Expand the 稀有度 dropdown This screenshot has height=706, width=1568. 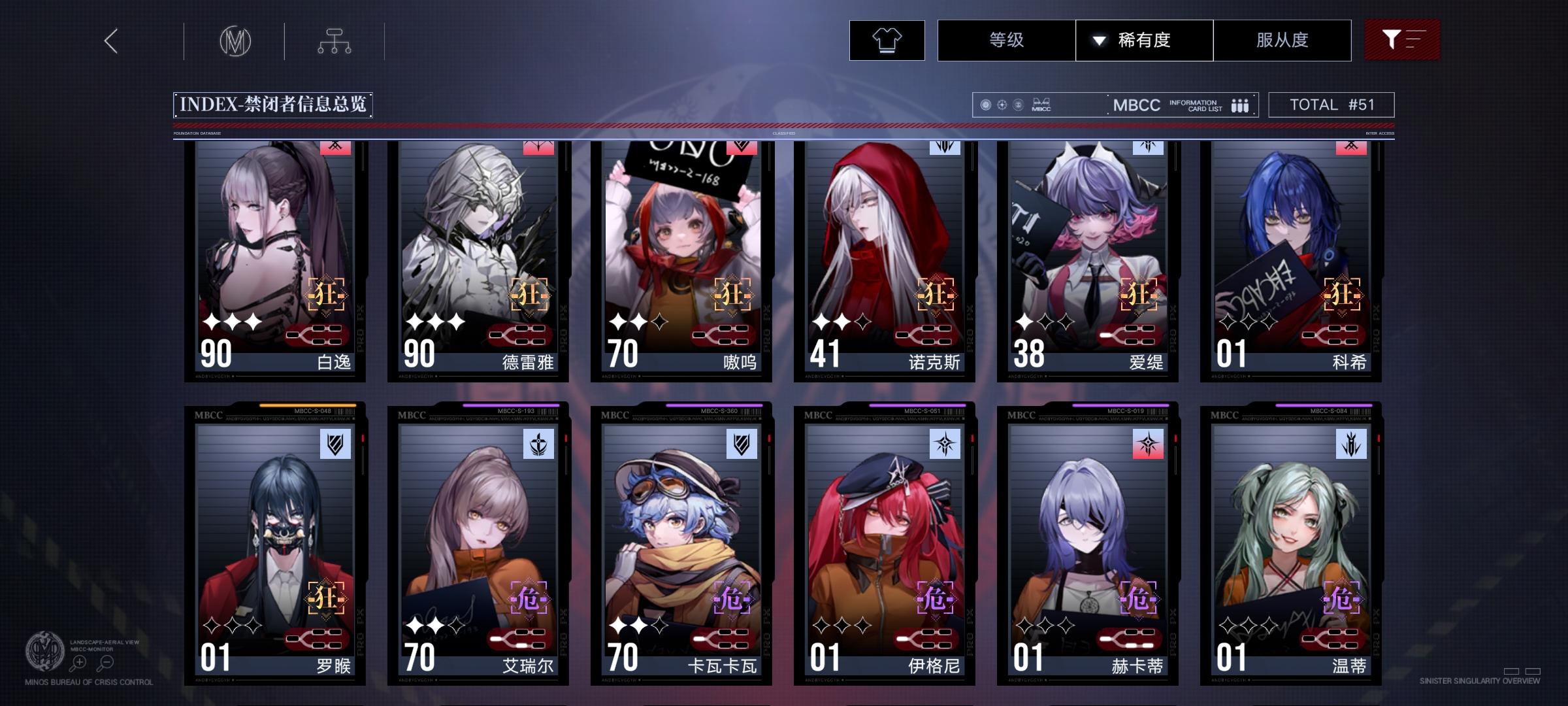[1143, 40]
